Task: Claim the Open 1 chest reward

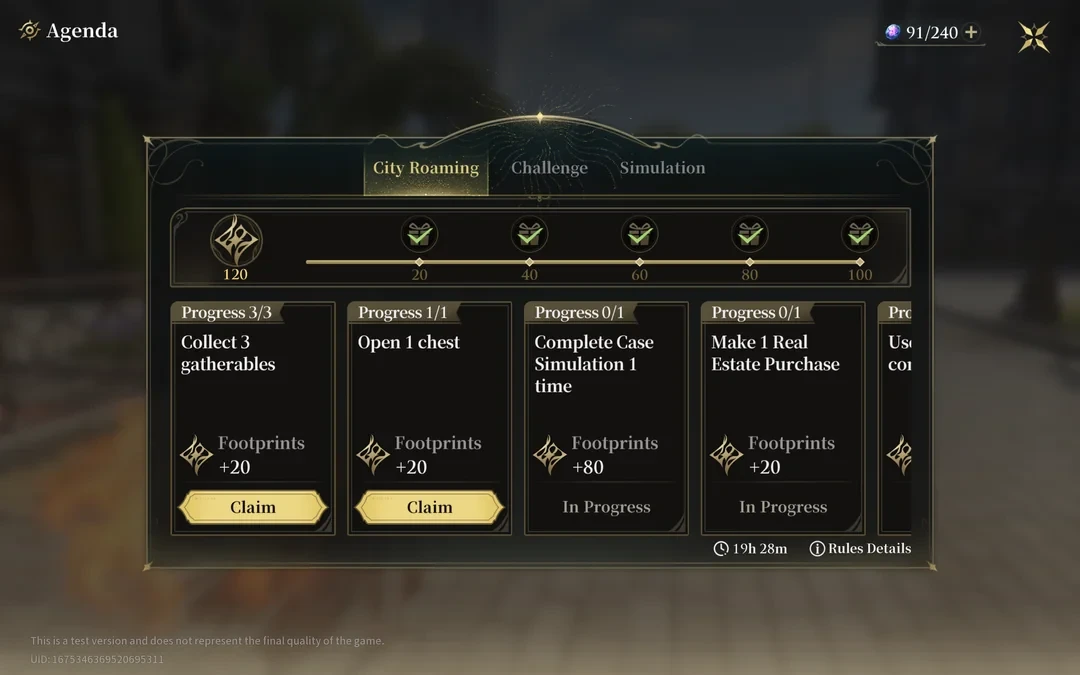Action: (x=429, y=507)
